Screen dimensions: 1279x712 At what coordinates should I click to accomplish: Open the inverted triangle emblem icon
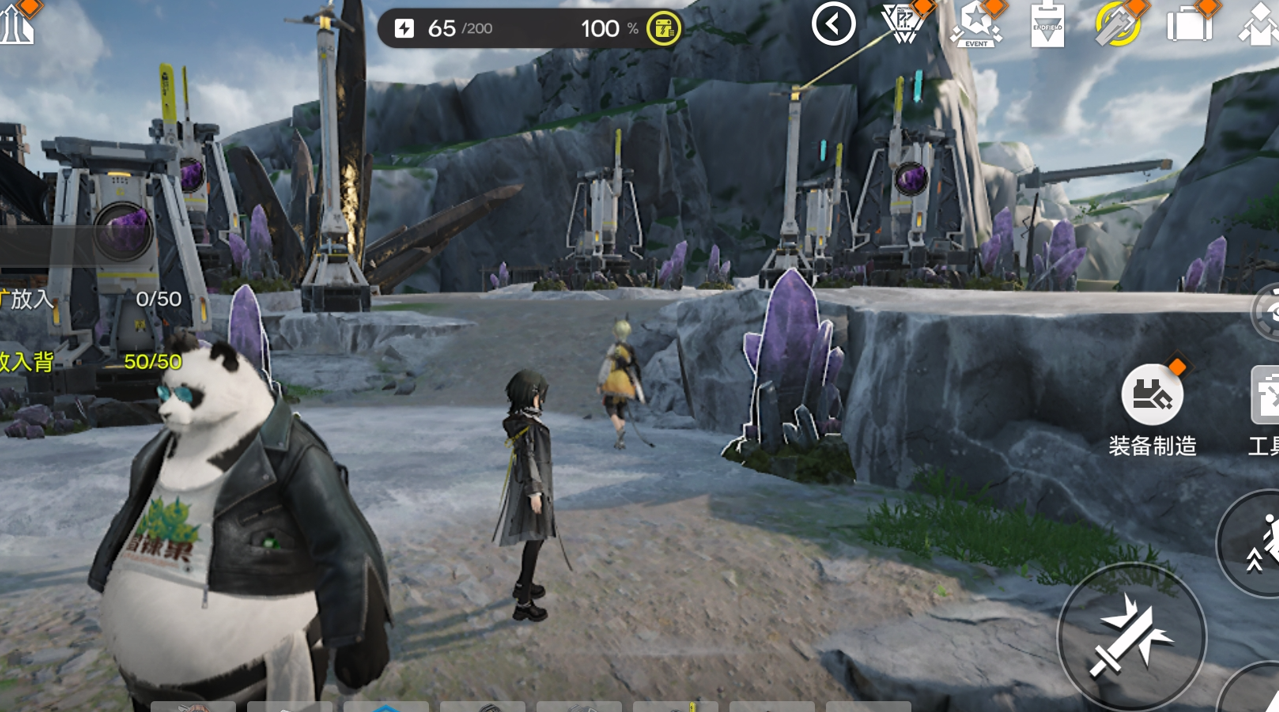(x=905, y=23)
